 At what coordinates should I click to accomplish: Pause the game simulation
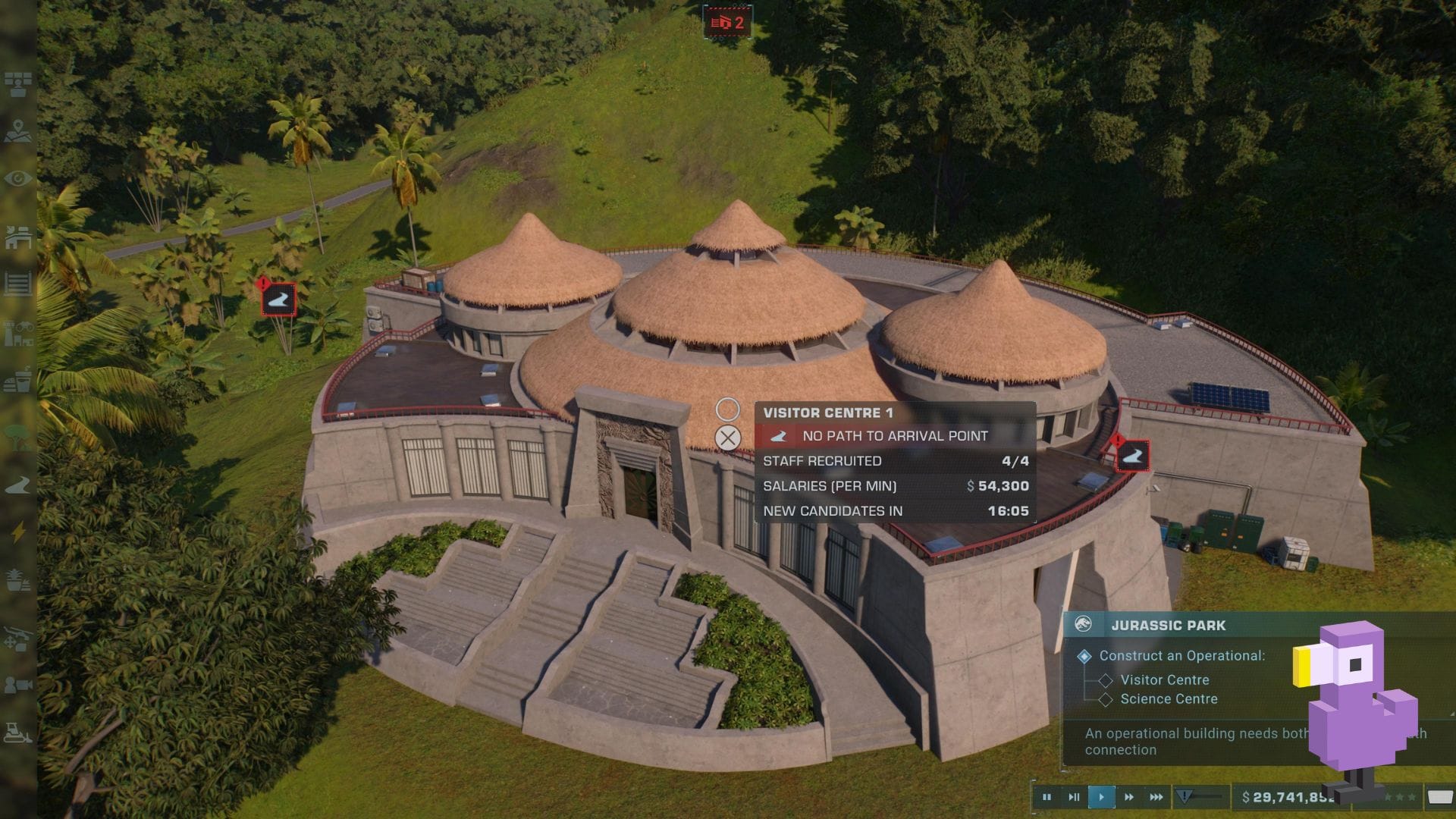[x=1046, y=796]
